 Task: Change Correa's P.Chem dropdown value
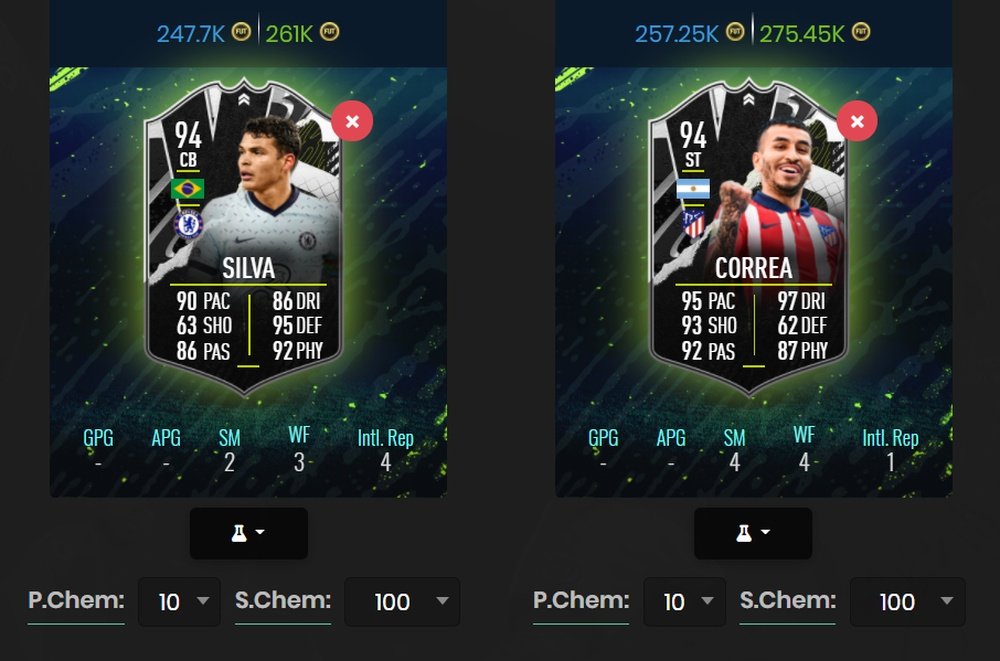pyautogui.click(x=684, y=602)
